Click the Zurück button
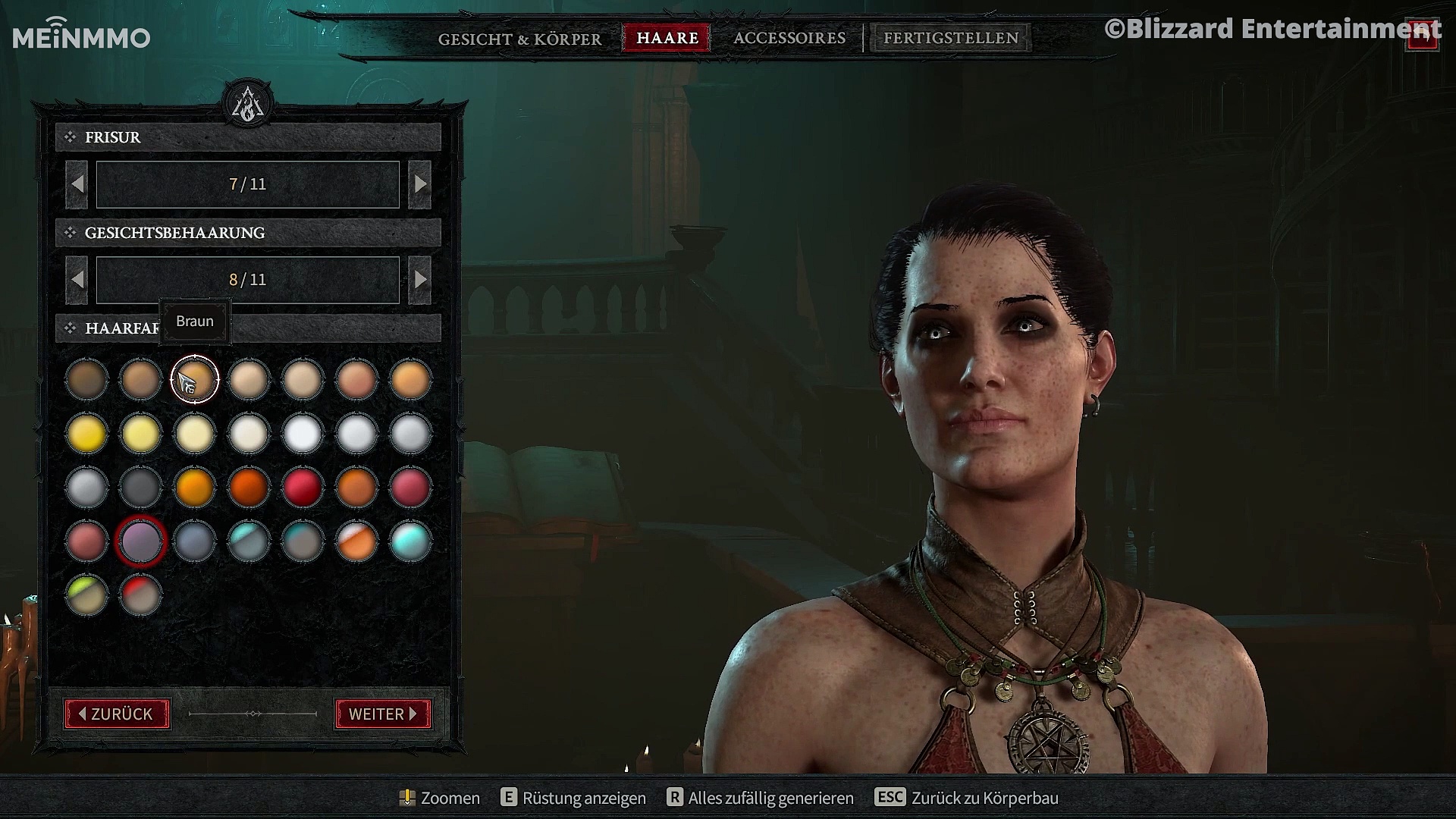 [x=117, y=714]
